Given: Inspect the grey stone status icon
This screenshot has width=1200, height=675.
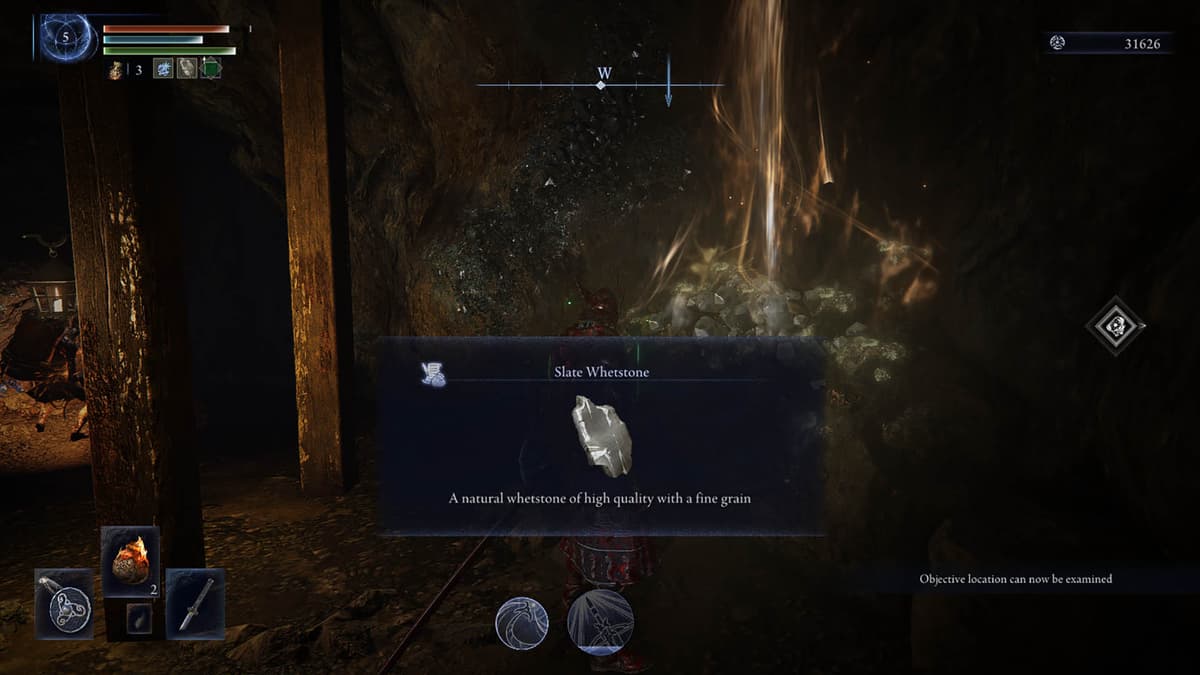Looking at the screenshot, I should coord(186,69).
